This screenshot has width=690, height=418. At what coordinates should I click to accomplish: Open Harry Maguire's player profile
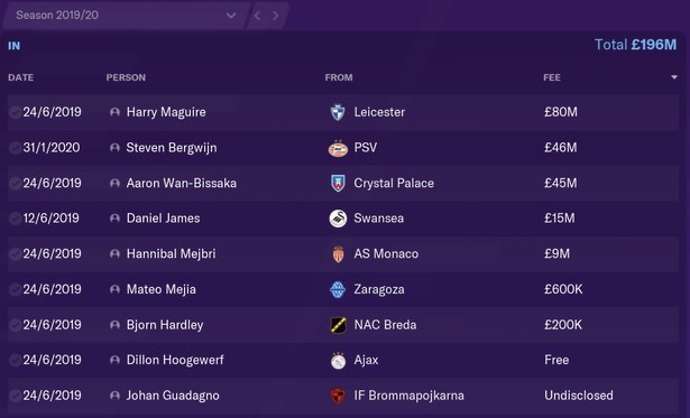[166, 112]
